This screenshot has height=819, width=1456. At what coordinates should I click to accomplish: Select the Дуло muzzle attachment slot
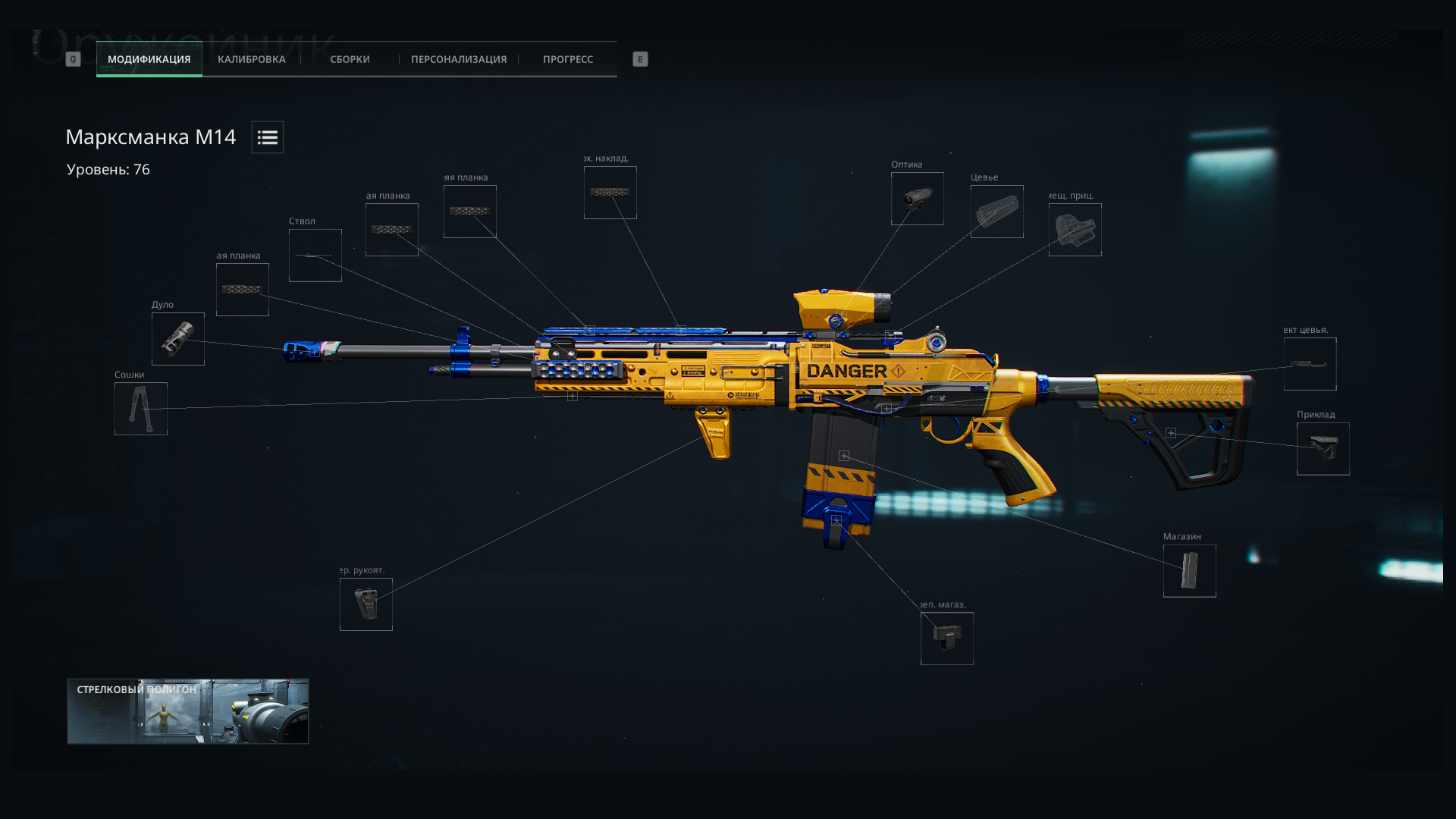(x=178, y=339)
